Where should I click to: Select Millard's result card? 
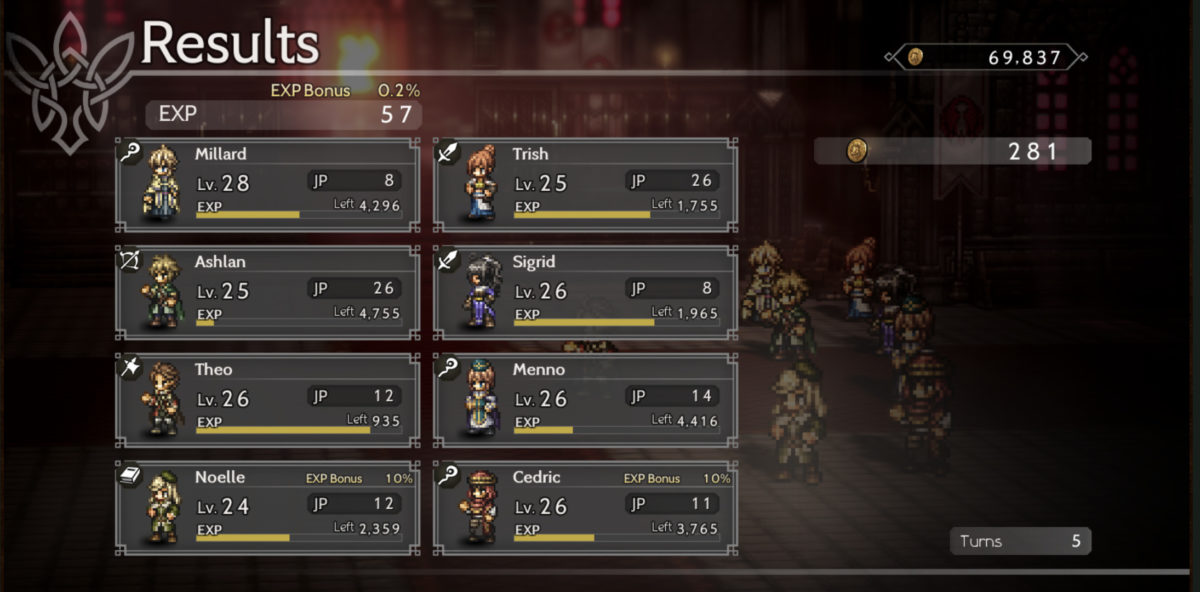pos(268,185)
